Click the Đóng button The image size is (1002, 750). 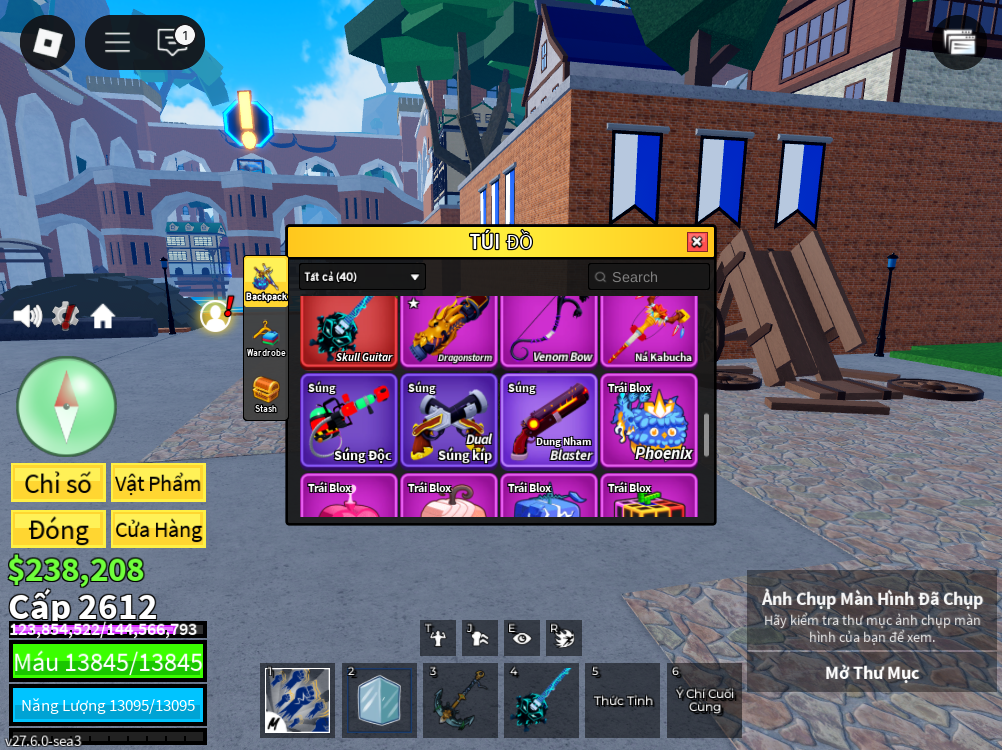58,529
